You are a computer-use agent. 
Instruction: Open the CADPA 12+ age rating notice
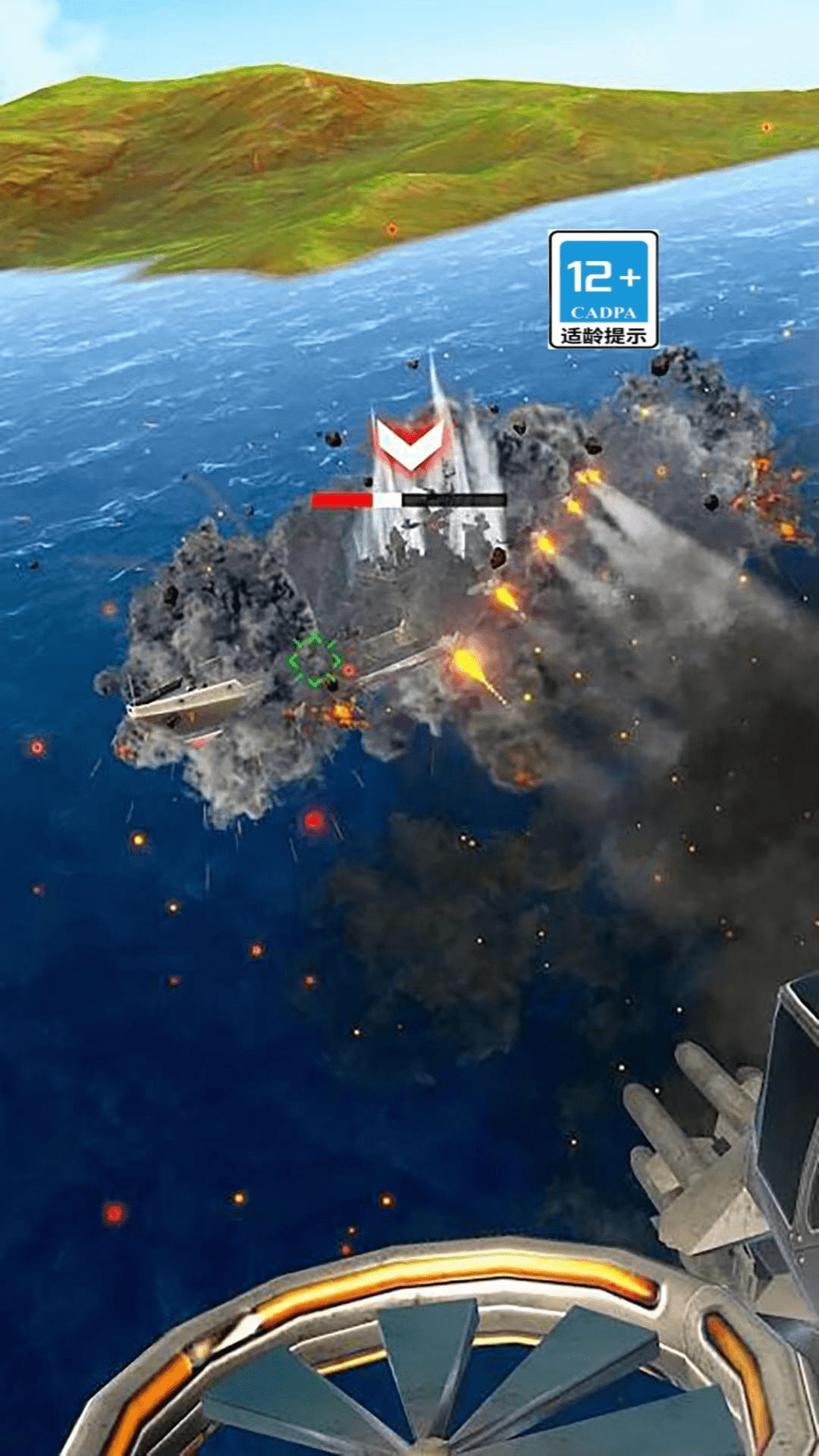click(x=603, y=290)
